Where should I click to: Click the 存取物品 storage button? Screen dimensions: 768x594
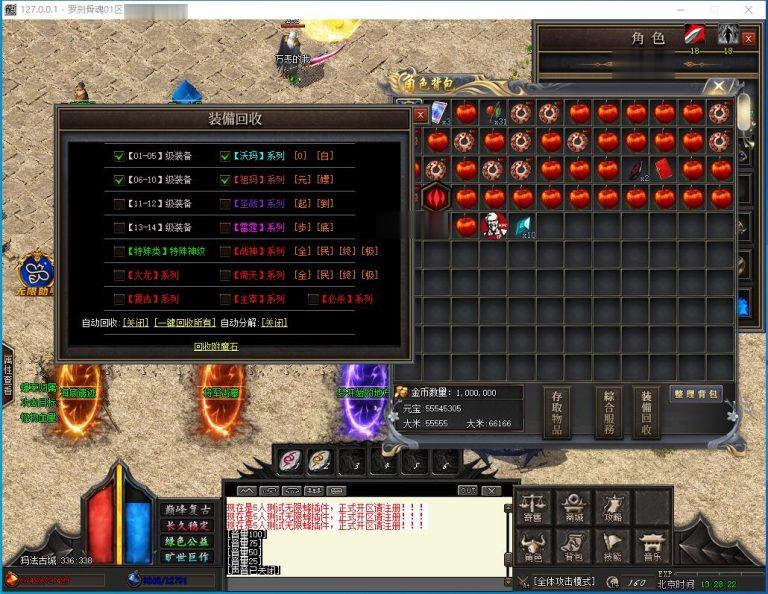pos(557,411)
